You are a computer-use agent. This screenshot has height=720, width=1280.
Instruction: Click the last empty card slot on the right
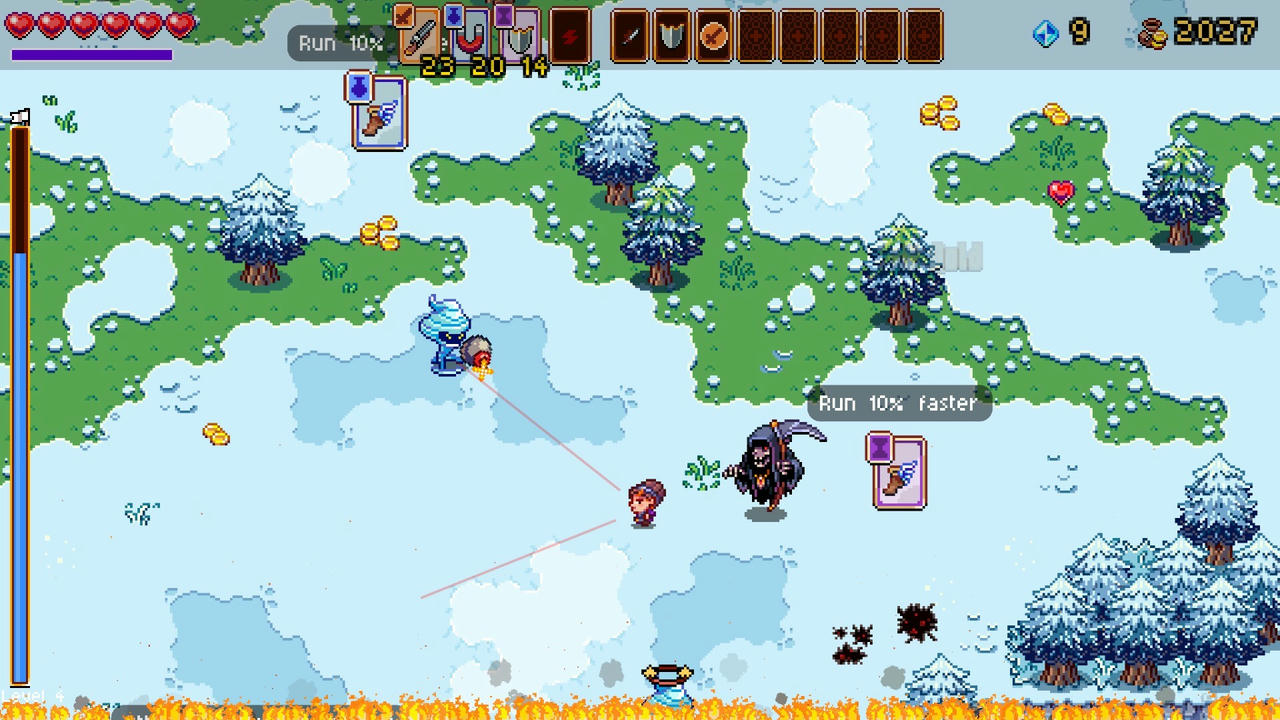tap(923, 35)
